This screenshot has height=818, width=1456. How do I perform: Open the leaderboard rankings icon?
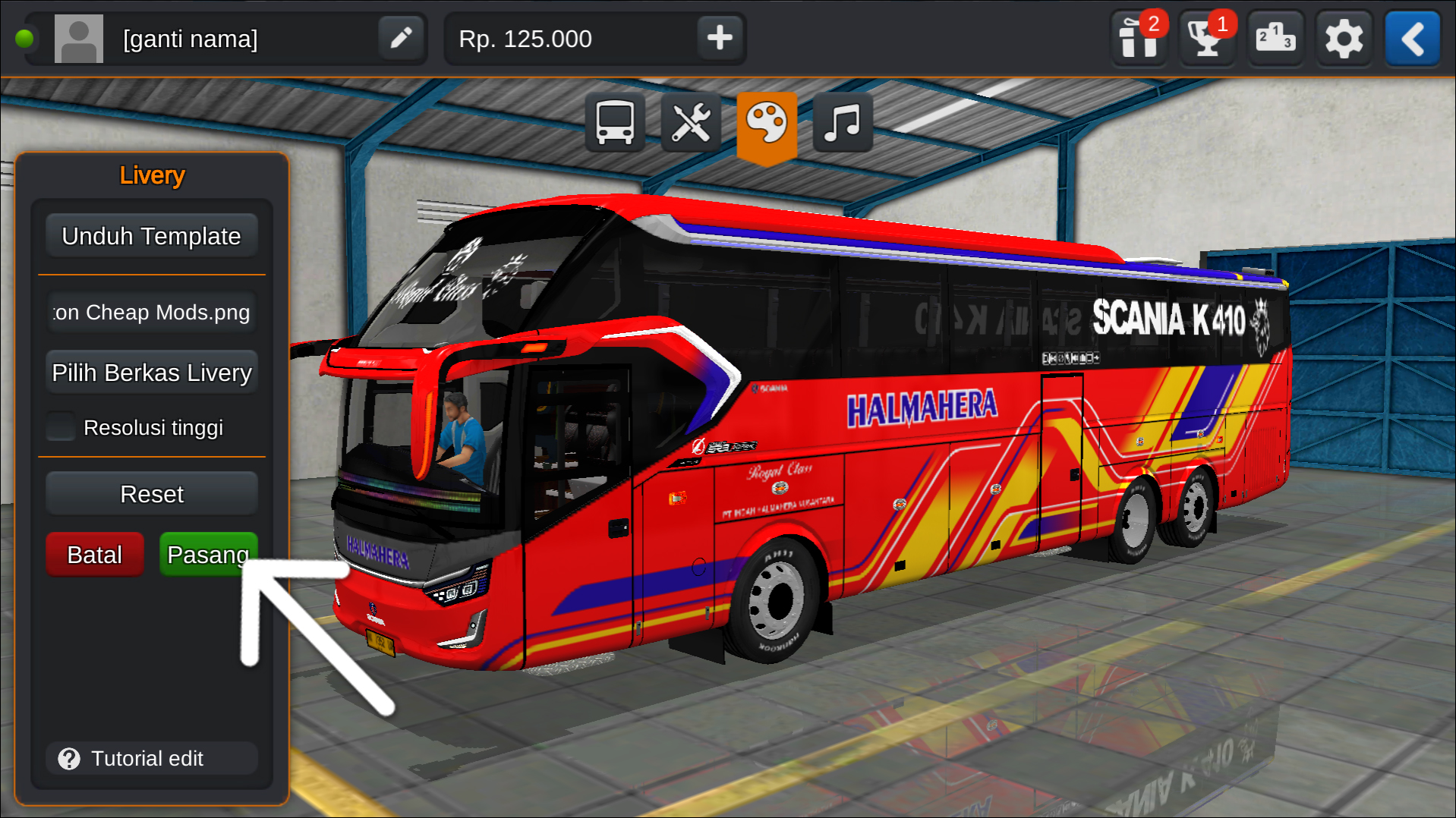(x=1275, y=38)
